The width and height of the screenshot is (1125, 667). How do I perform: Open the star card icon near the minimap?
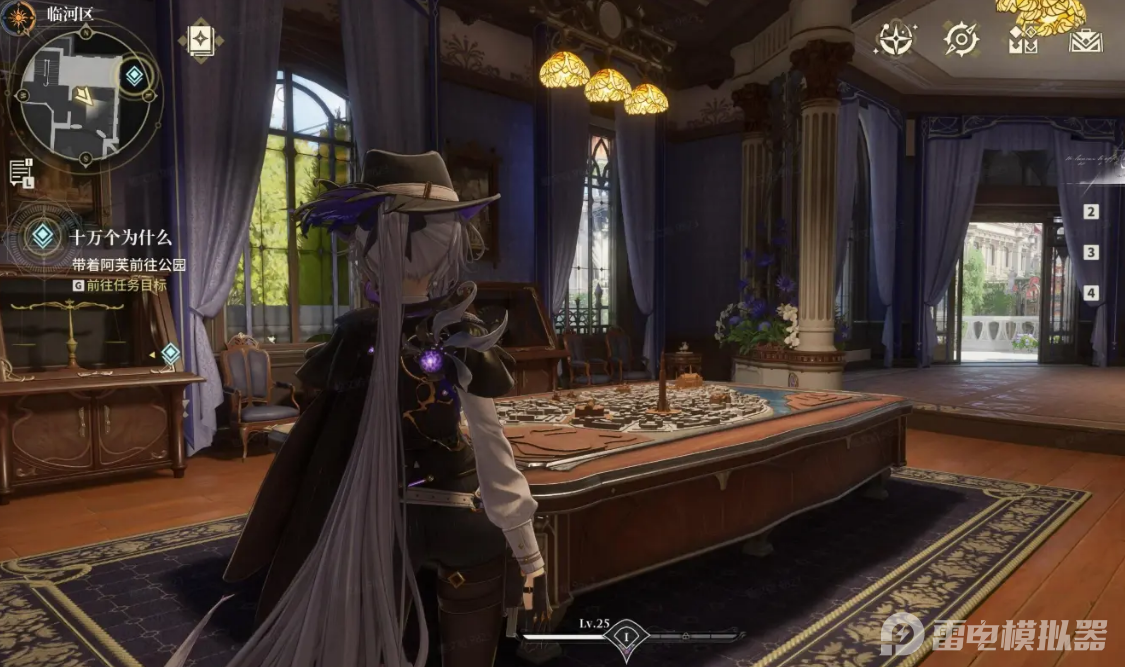coord(200,40)
